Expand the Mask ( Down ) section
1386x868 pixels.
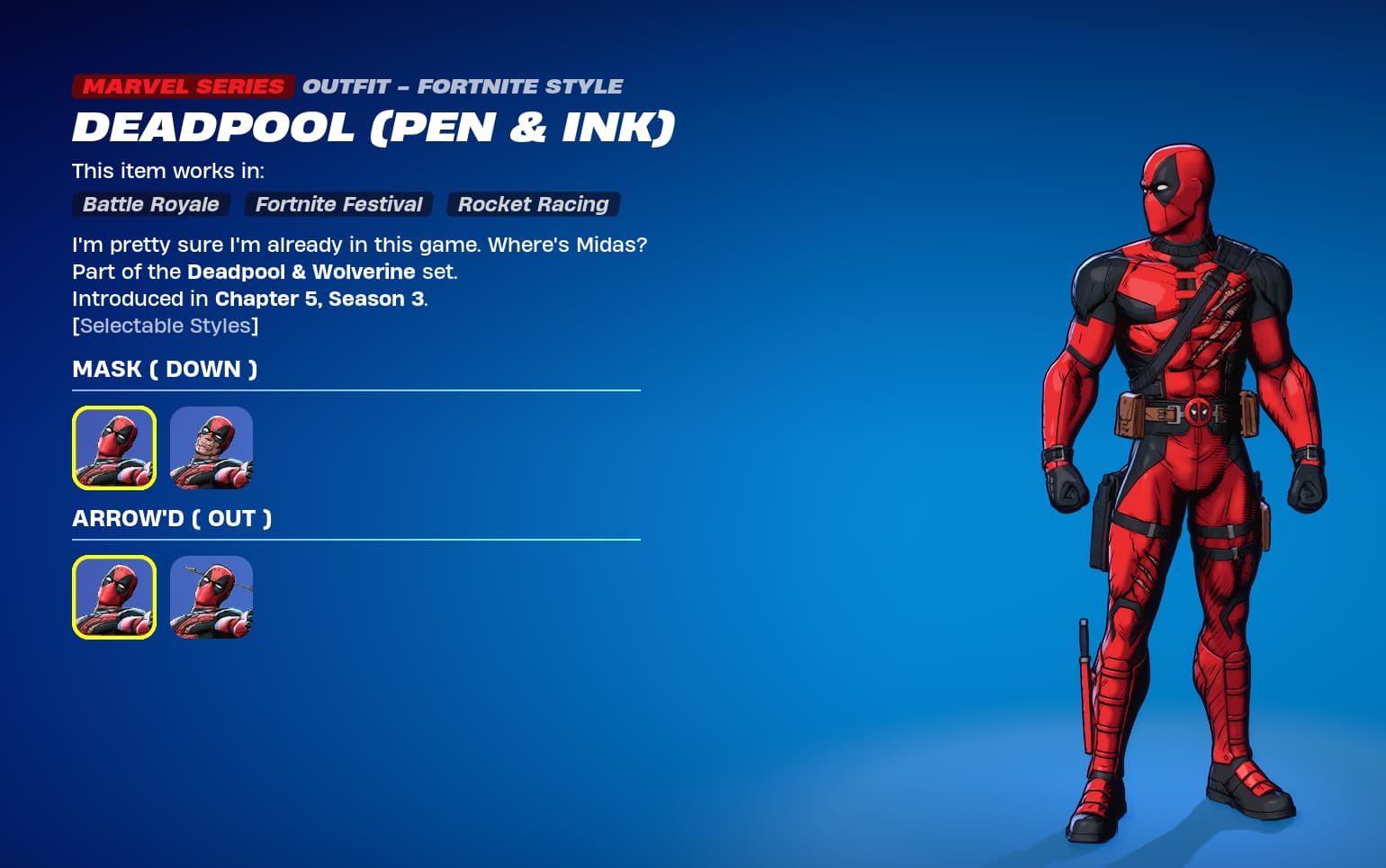164,369
